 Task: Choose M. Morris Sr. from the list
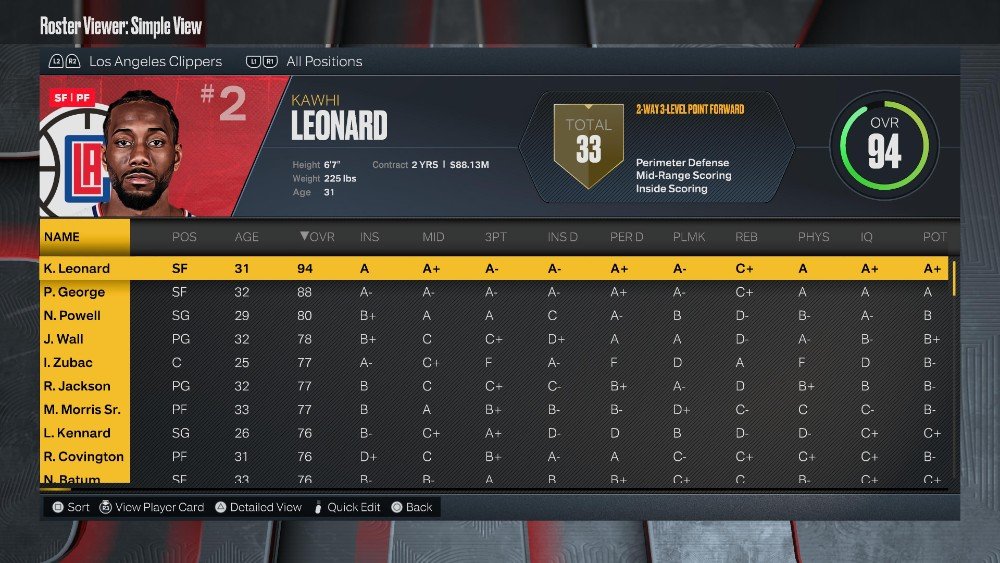tap(83, 410)
